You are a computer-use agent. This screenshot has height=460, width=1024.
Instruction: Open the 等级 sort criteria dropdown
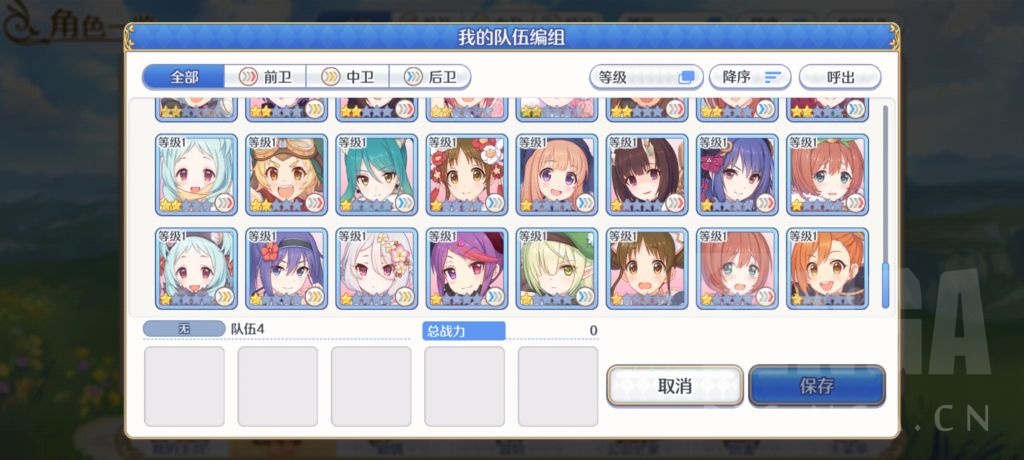(x=645, y=77)
